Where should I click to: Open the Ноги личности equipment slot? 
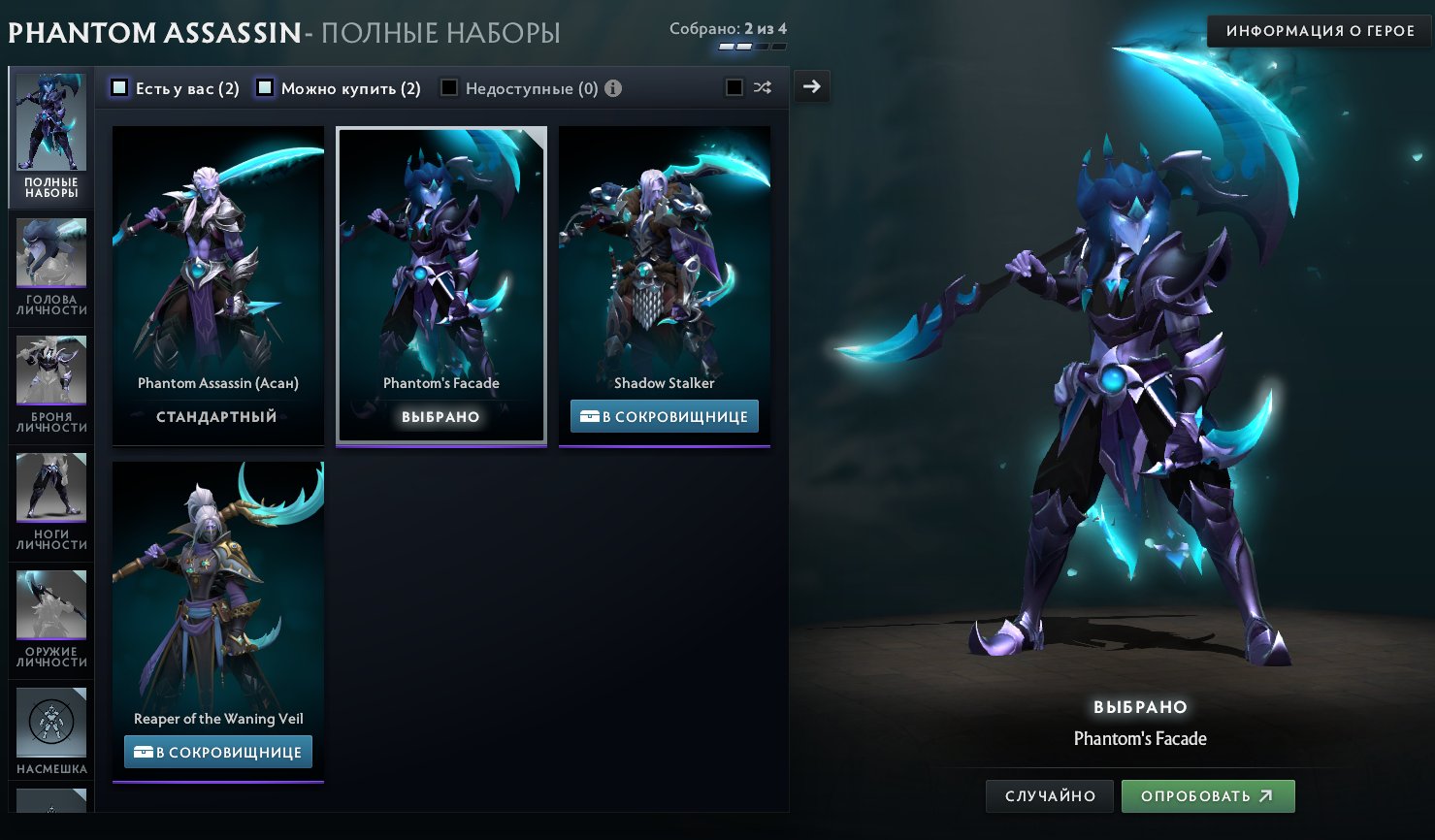tap(50, 488)
